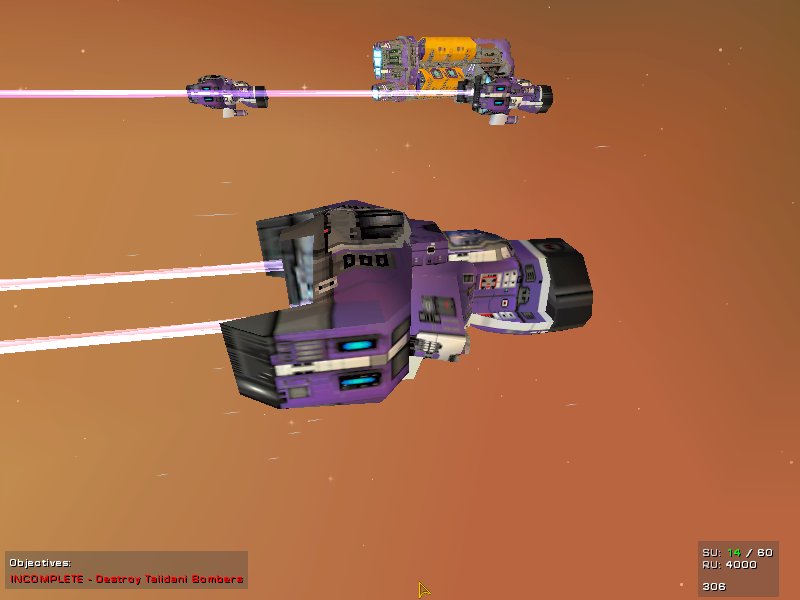
Task: Select the Destroy Talidani Bombers objective entry
Action: [x=127, y=579]
